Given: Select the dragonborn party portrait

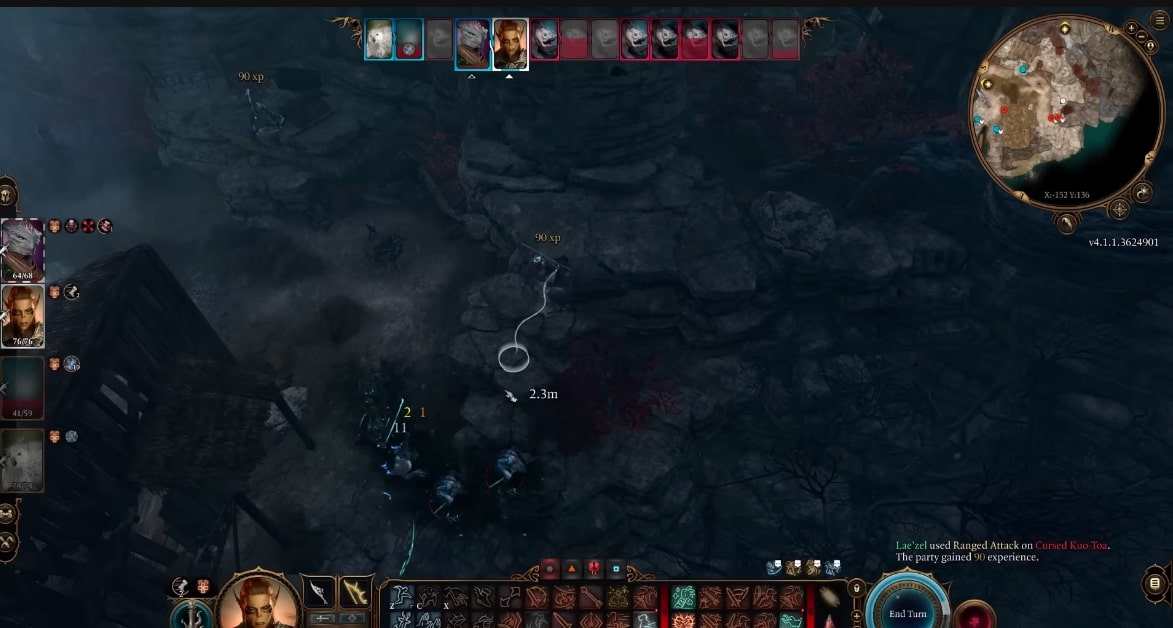Looking at the screenshot, I should click(x=22, y=250).
